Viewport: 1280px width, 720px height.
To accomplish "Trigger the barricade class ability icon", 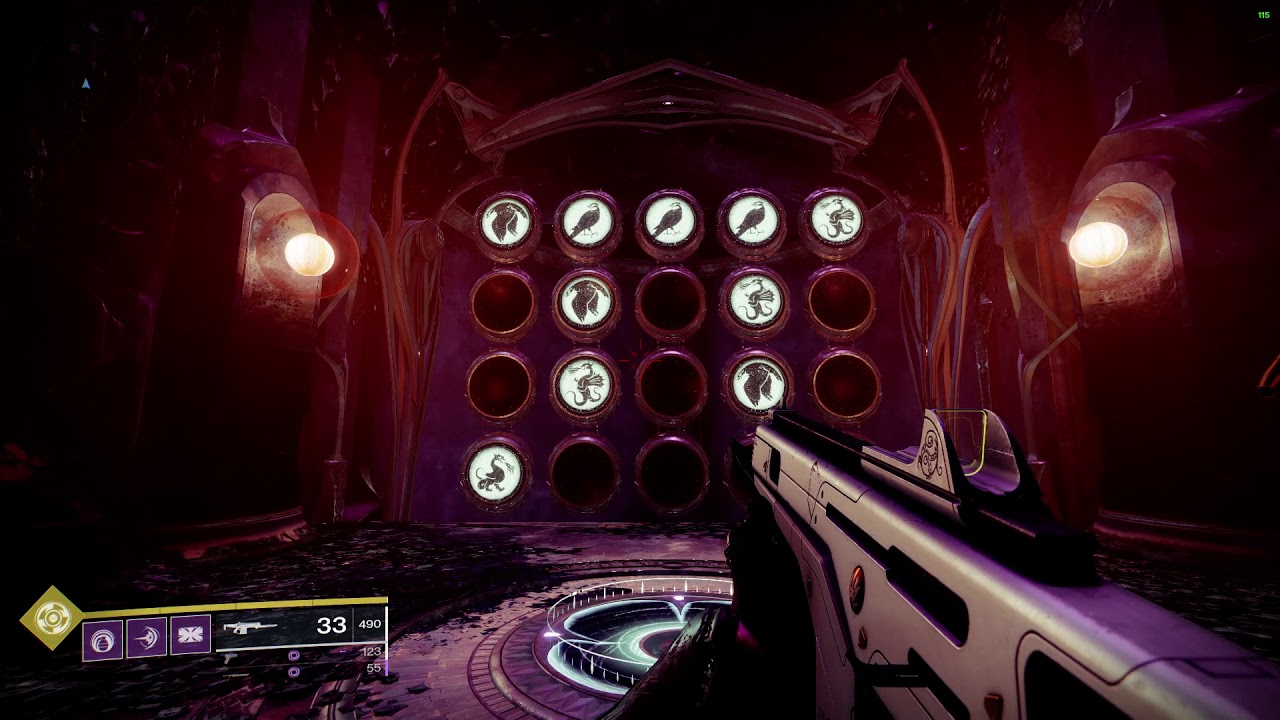I will pos(190,636).
